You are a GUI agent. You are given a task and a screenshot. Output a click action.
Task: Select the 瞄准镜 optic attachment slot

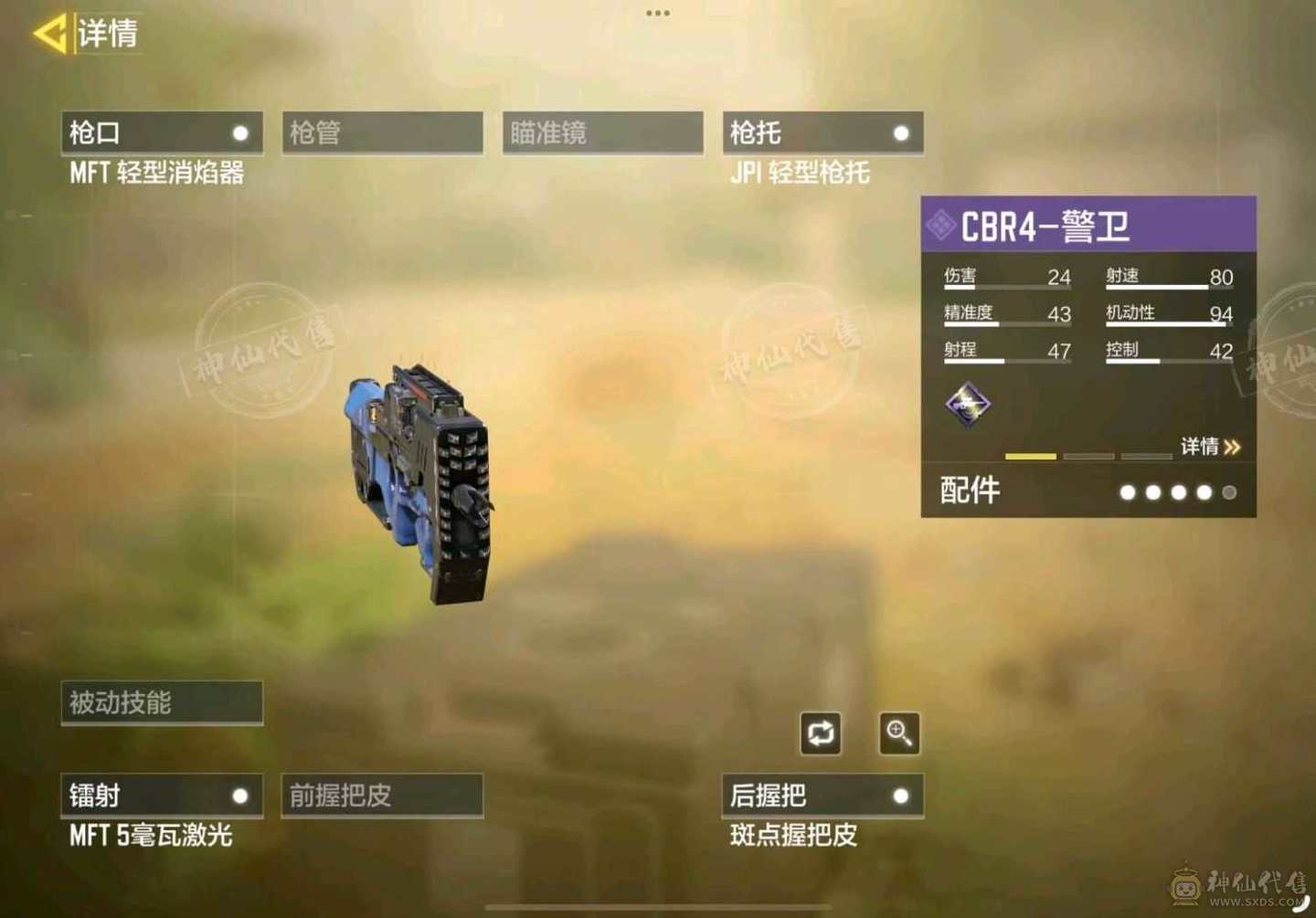(x=601, y=132)
